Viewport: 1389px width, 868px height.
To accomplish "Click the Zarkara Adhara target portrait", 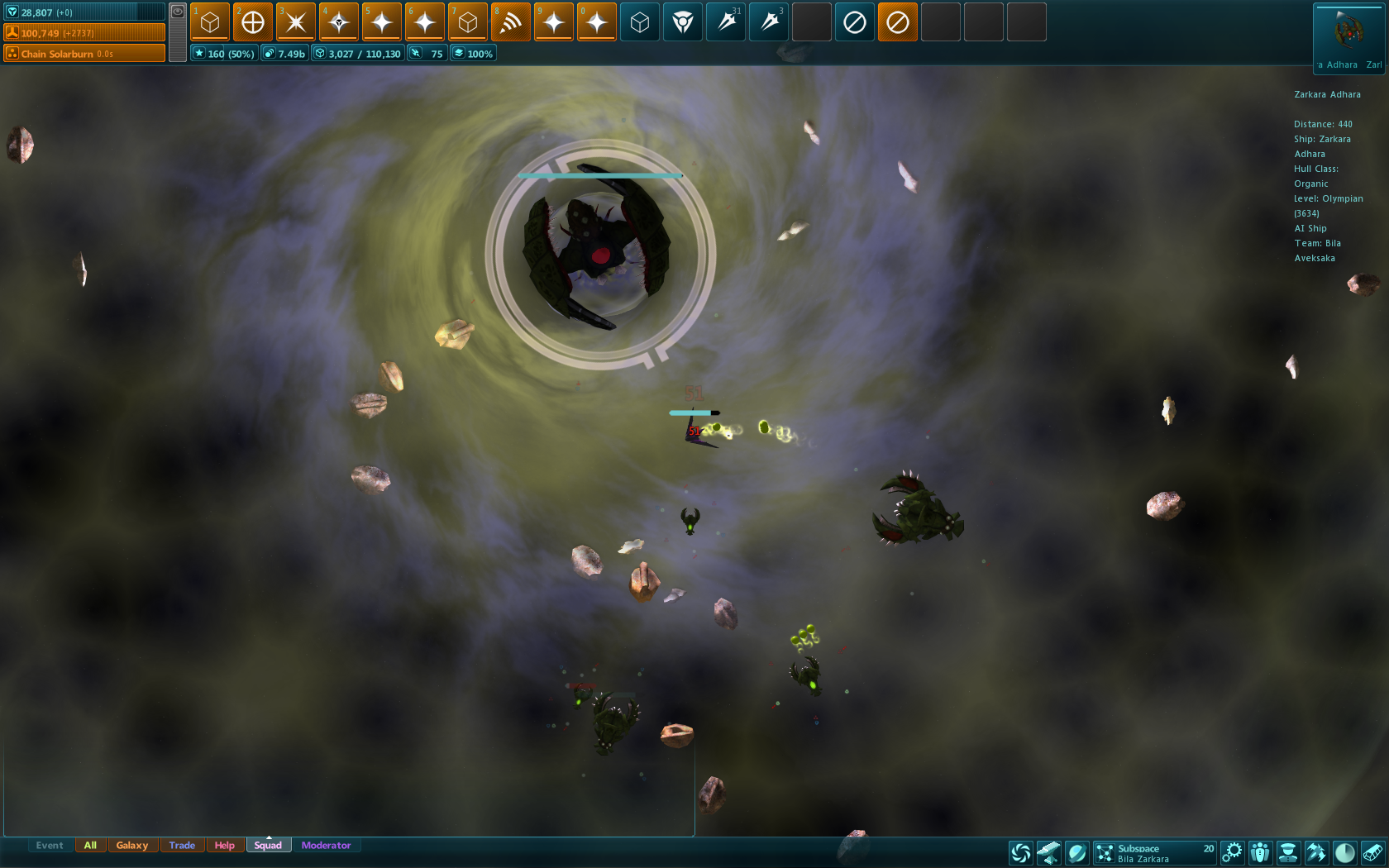I will [1348, 33].
